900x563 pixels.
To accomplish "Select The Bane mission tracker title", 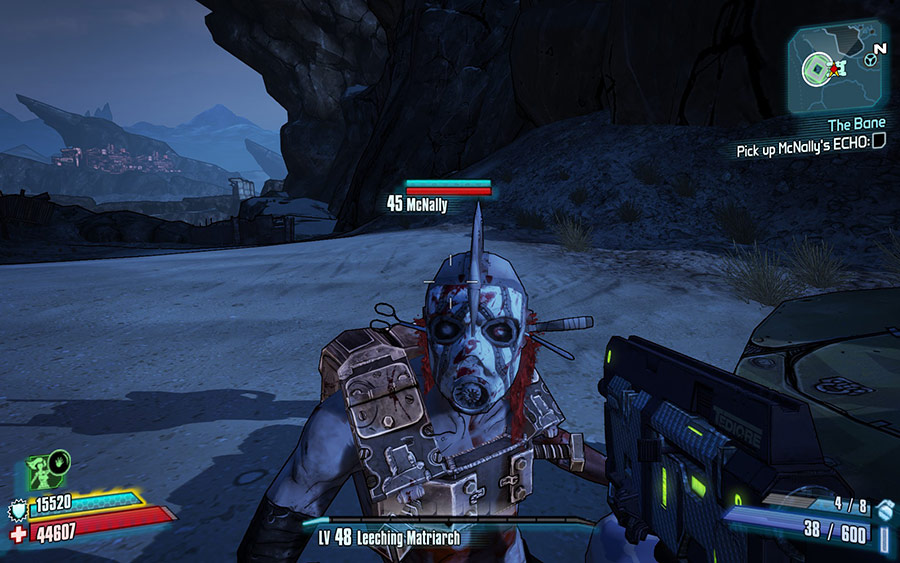I will (x=857, y=125).
